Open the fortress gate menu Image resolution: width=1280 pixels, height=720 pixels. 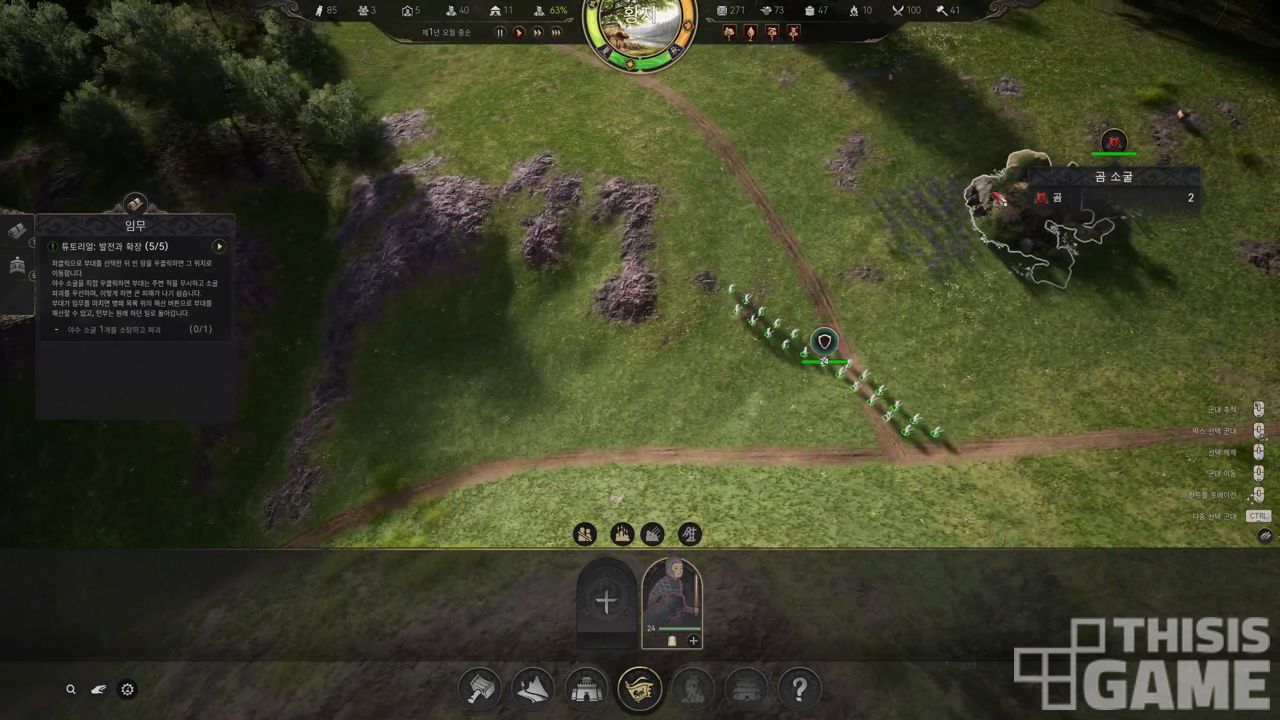coord(586,689)
